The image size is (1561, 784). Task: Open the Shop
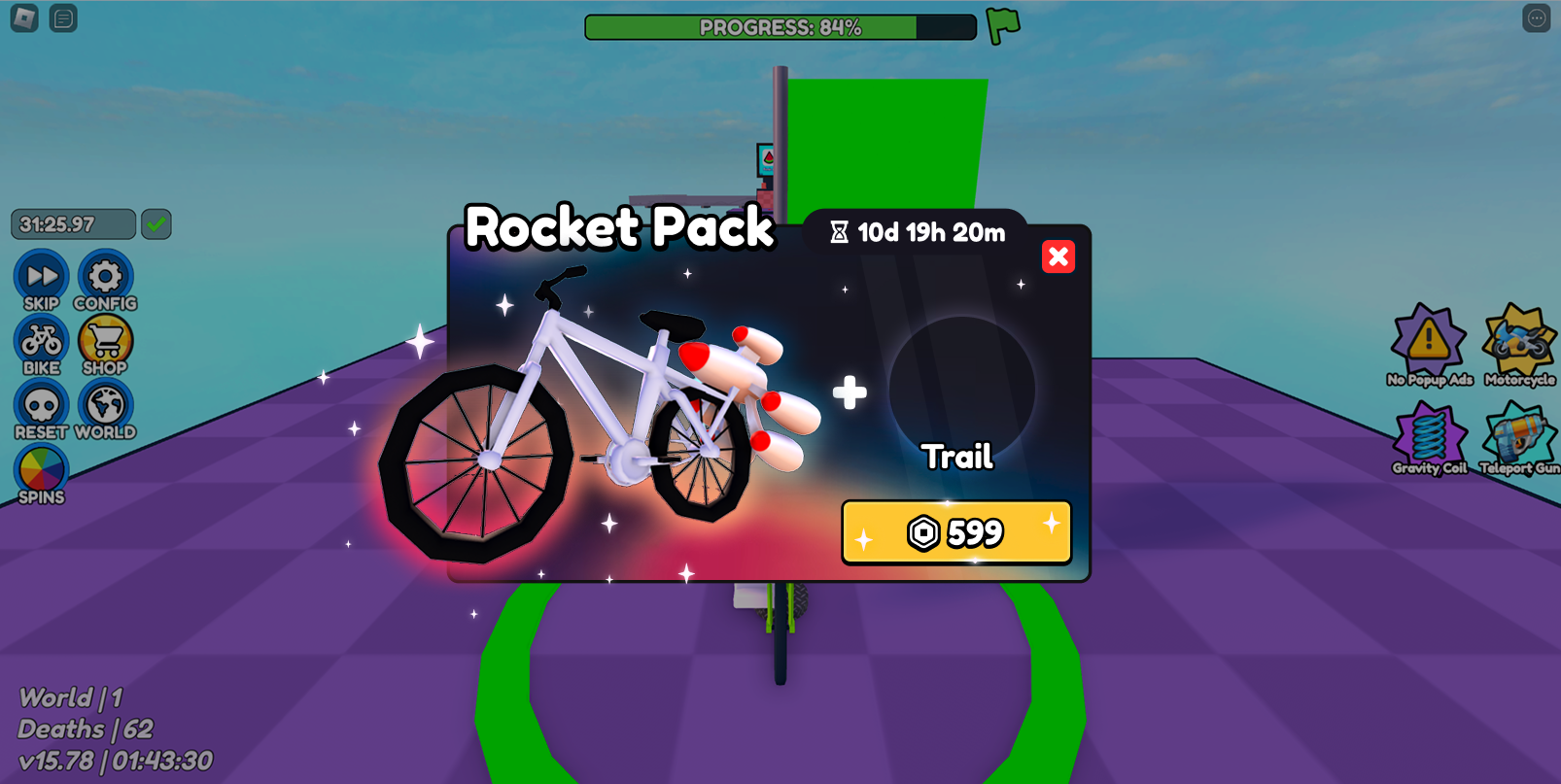click(x=105, y=343)
